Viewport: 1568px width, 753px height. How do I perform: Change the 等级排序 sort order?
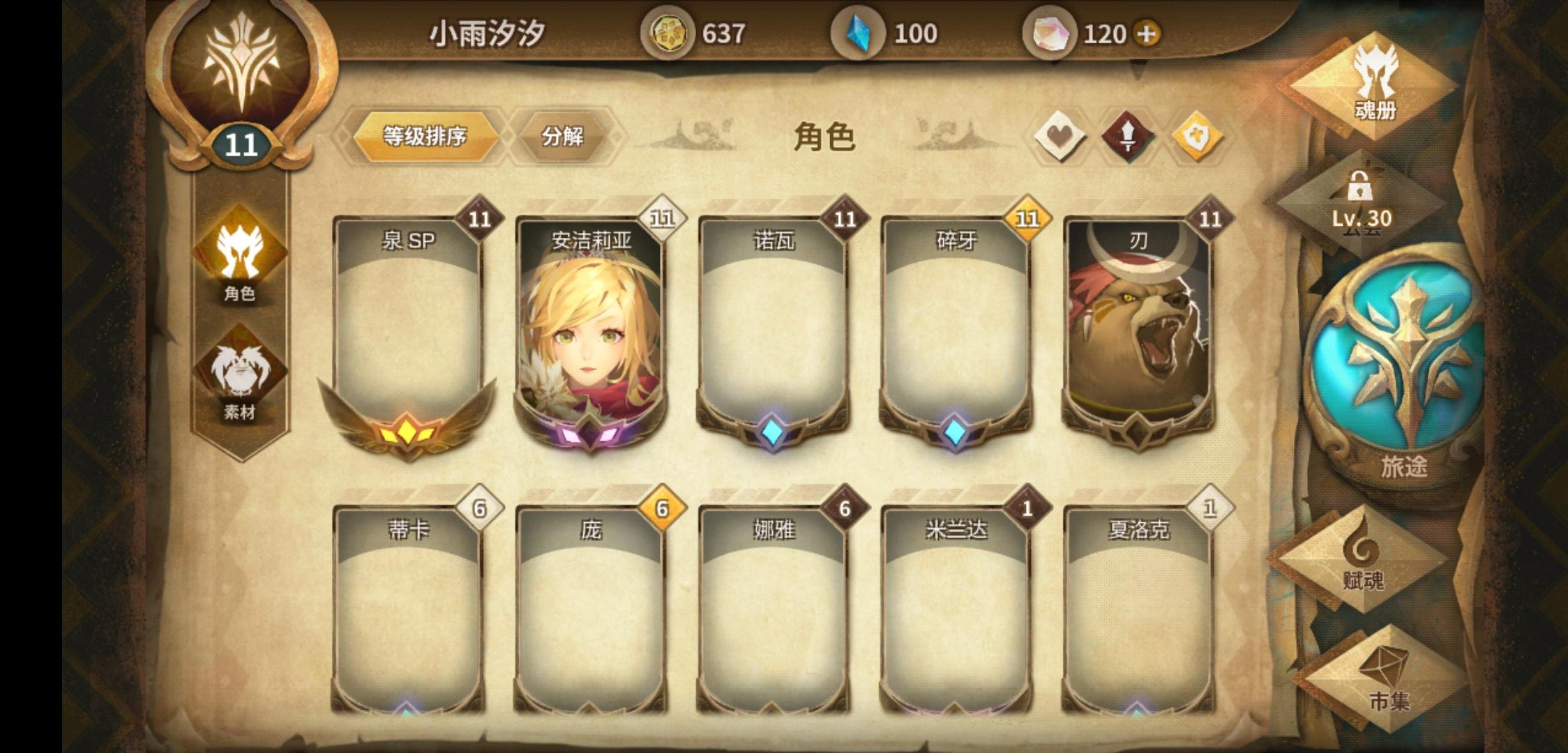(x=428, y=136)
